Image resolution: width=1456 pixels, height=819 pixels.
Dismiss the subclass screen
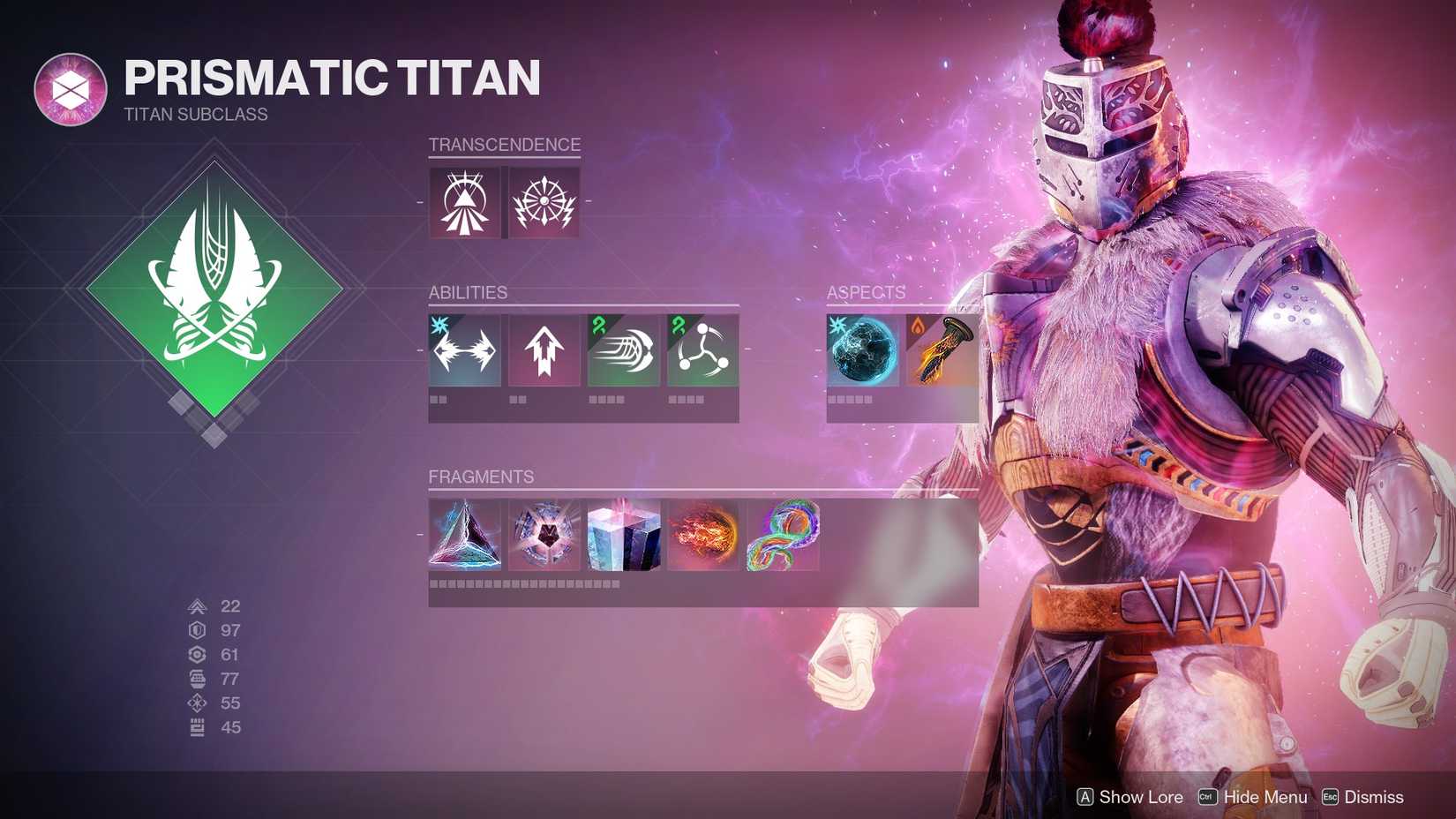1376,797
